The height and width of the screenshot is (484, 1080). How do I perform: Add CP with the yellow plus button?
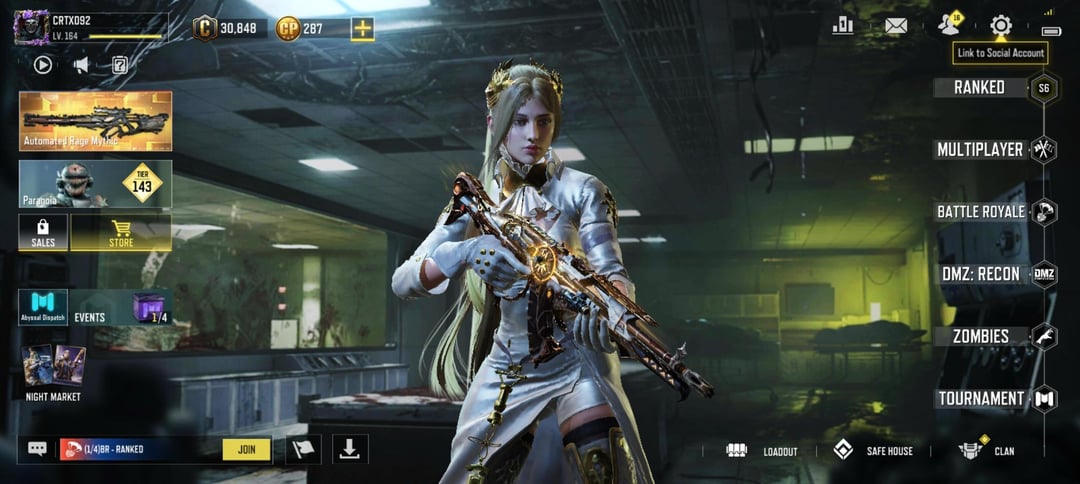[362, 29]
